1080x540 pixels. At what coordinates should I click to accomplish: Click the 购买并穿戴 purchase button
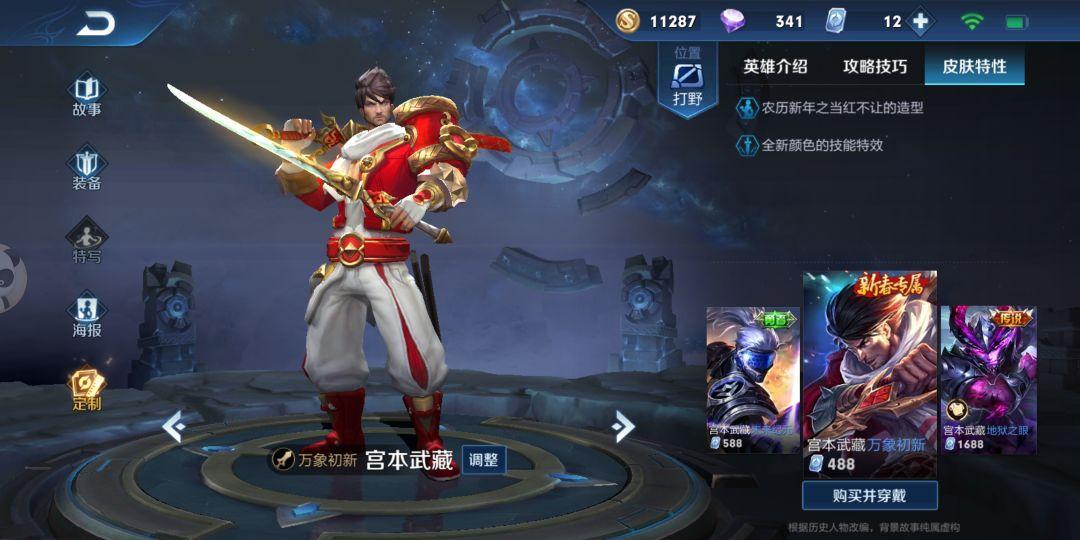[x=869, y=495]
